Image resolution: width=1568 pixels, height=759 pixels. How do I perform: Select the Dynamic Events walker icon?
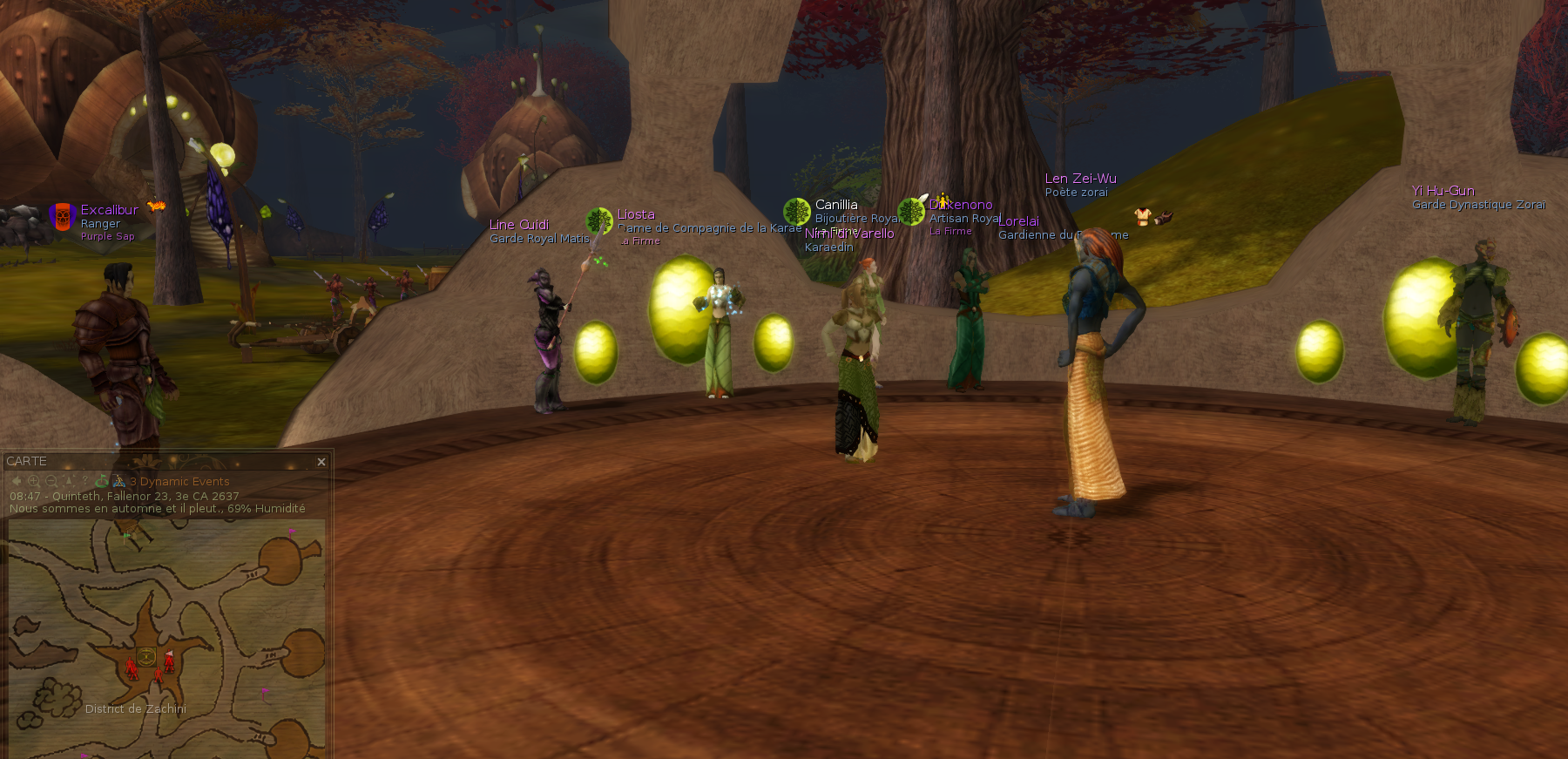tap(119, 481)
